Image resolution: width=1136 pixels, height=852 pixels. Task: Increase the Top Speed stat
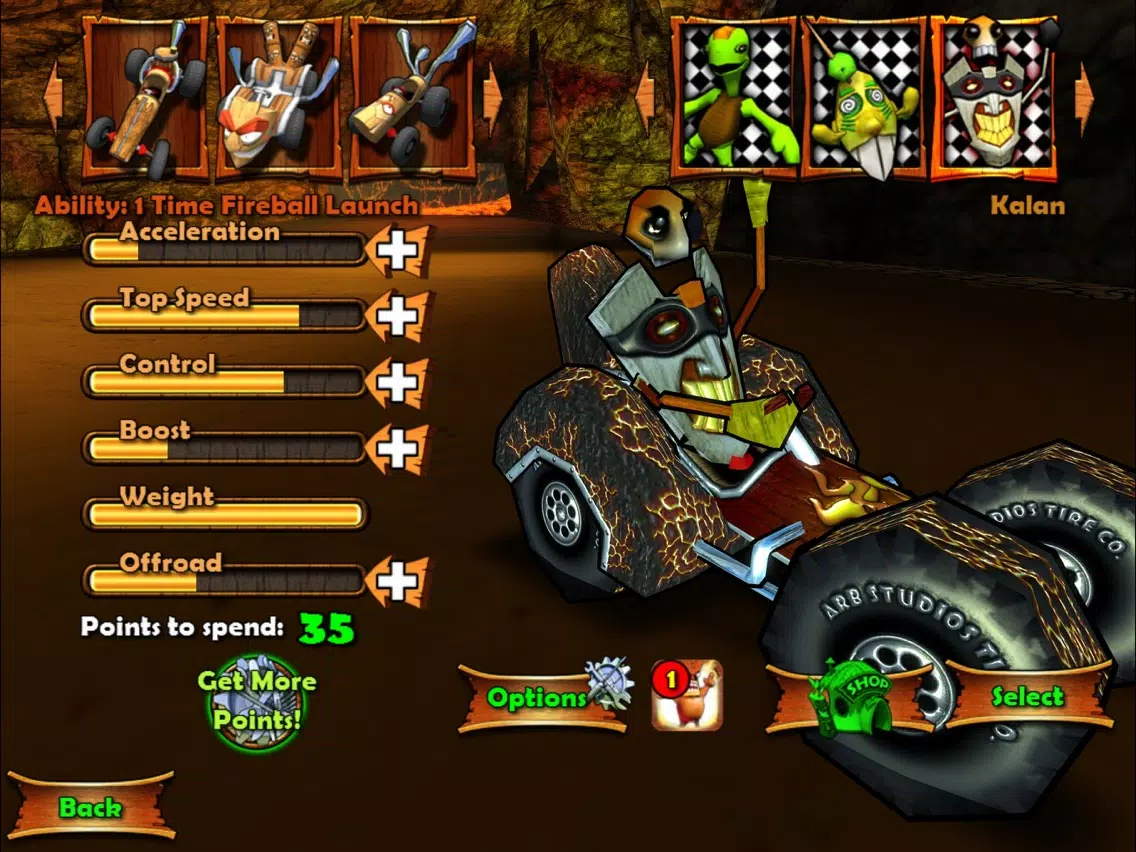pos(397,317)
